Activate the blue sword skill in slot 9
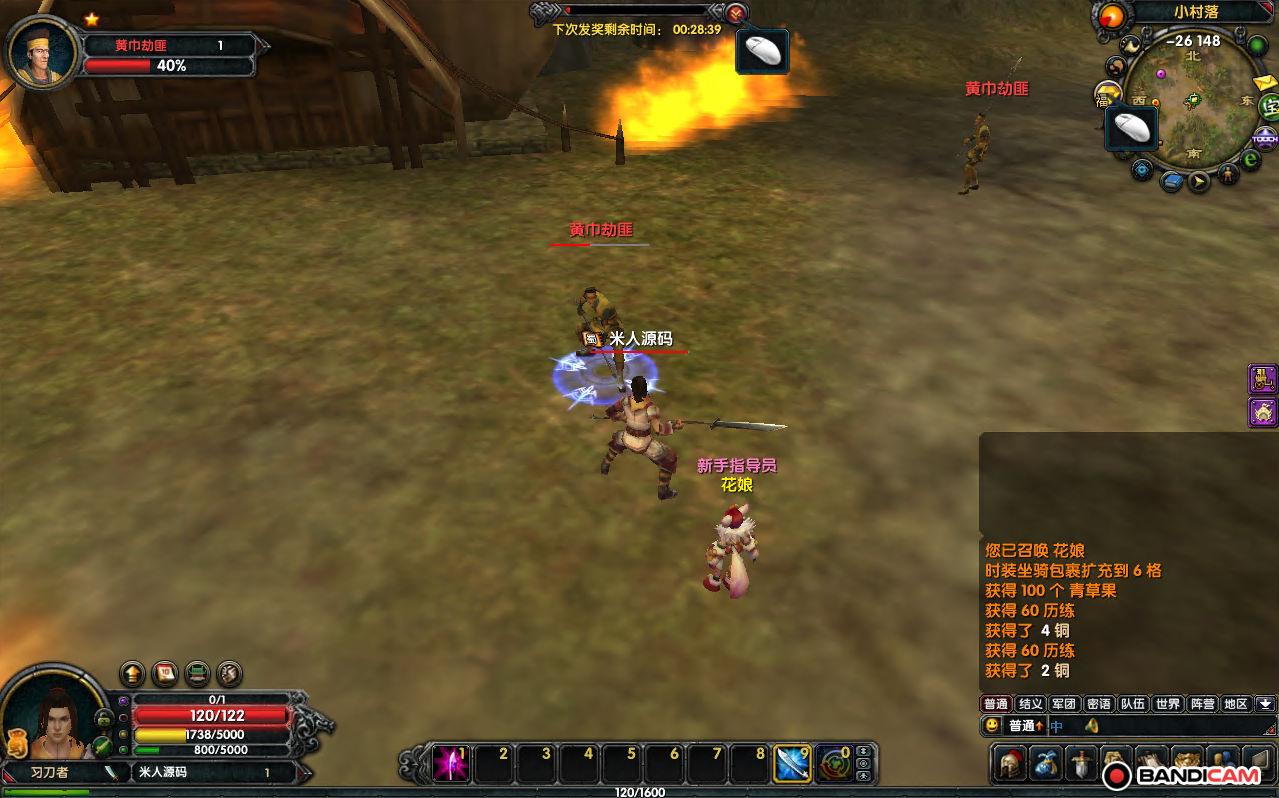Screen dimensions: 1279x798 [793, 764]
